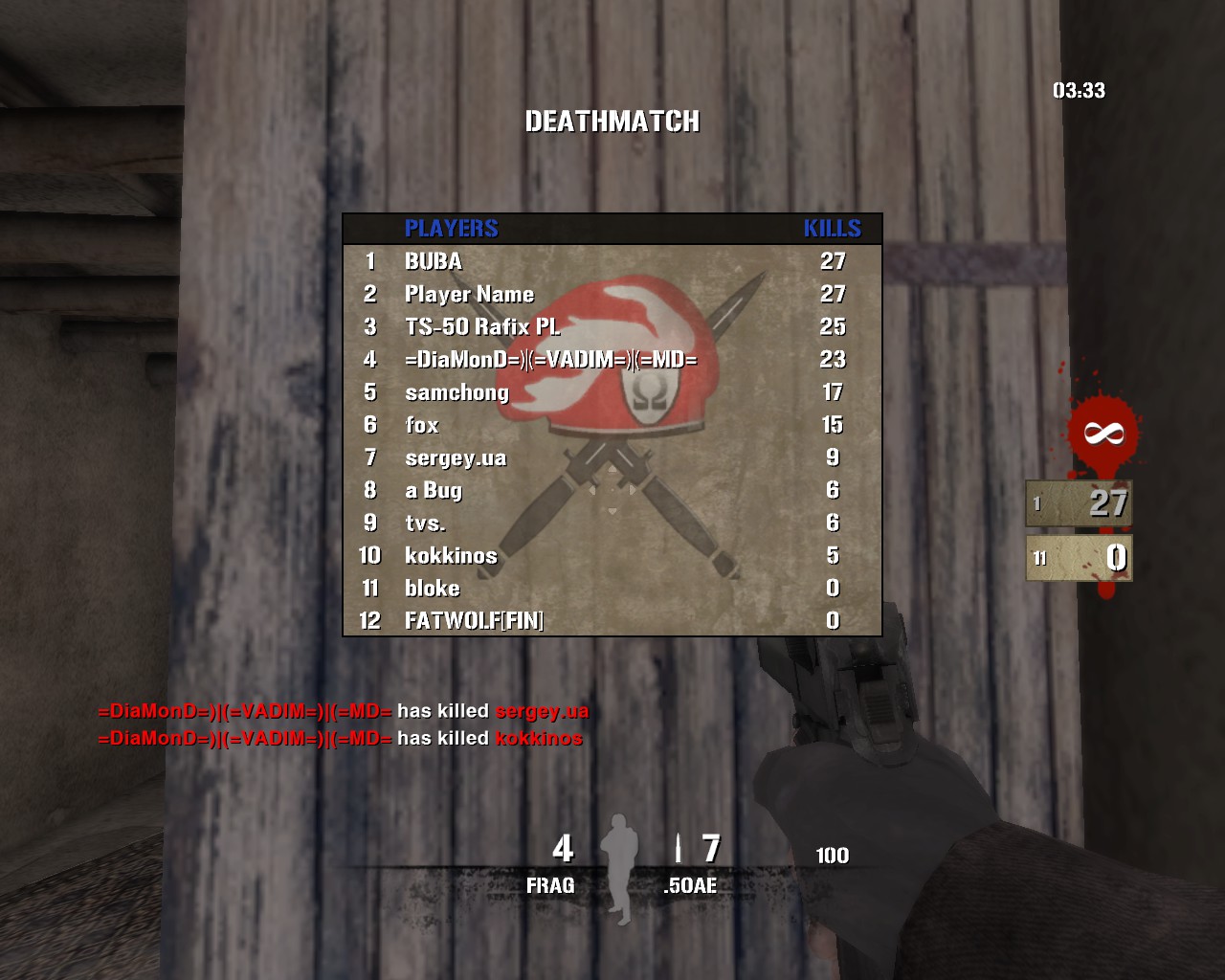Image resolution: width=1225 pixels, height=980 pixels.
Task: Toggle the KILLS column header
Action: (832, 229)
